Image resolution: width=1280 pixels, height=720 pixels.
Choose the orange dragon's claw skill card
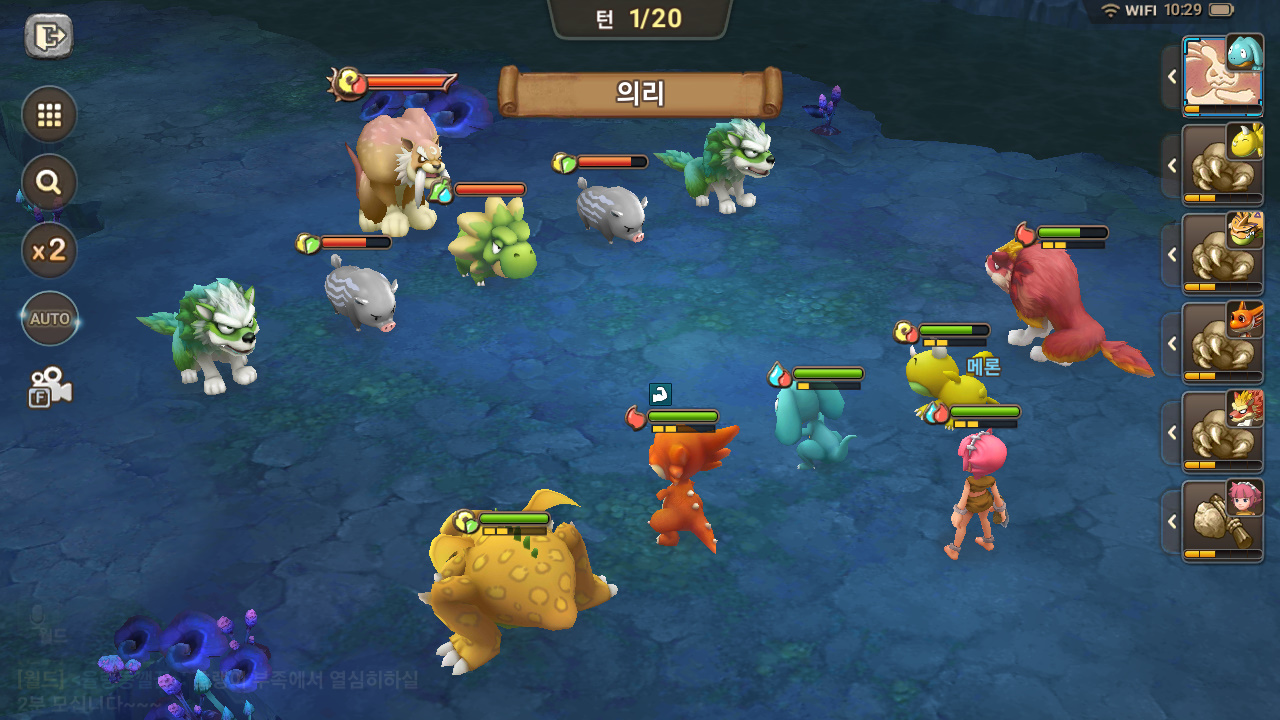coord(1222,343)
